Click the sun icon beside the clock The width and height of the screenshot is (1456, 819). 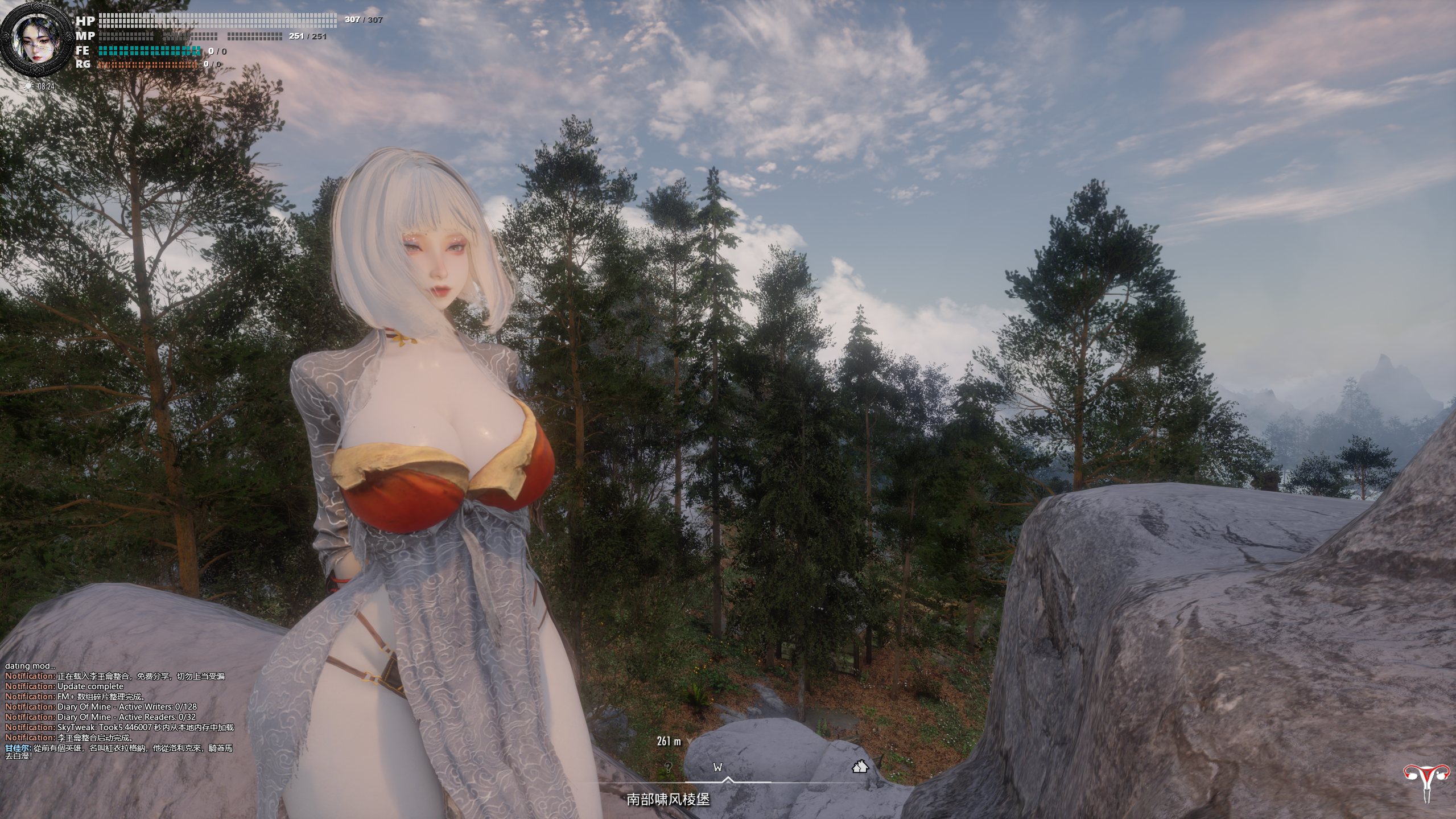(x=28, y=86)
